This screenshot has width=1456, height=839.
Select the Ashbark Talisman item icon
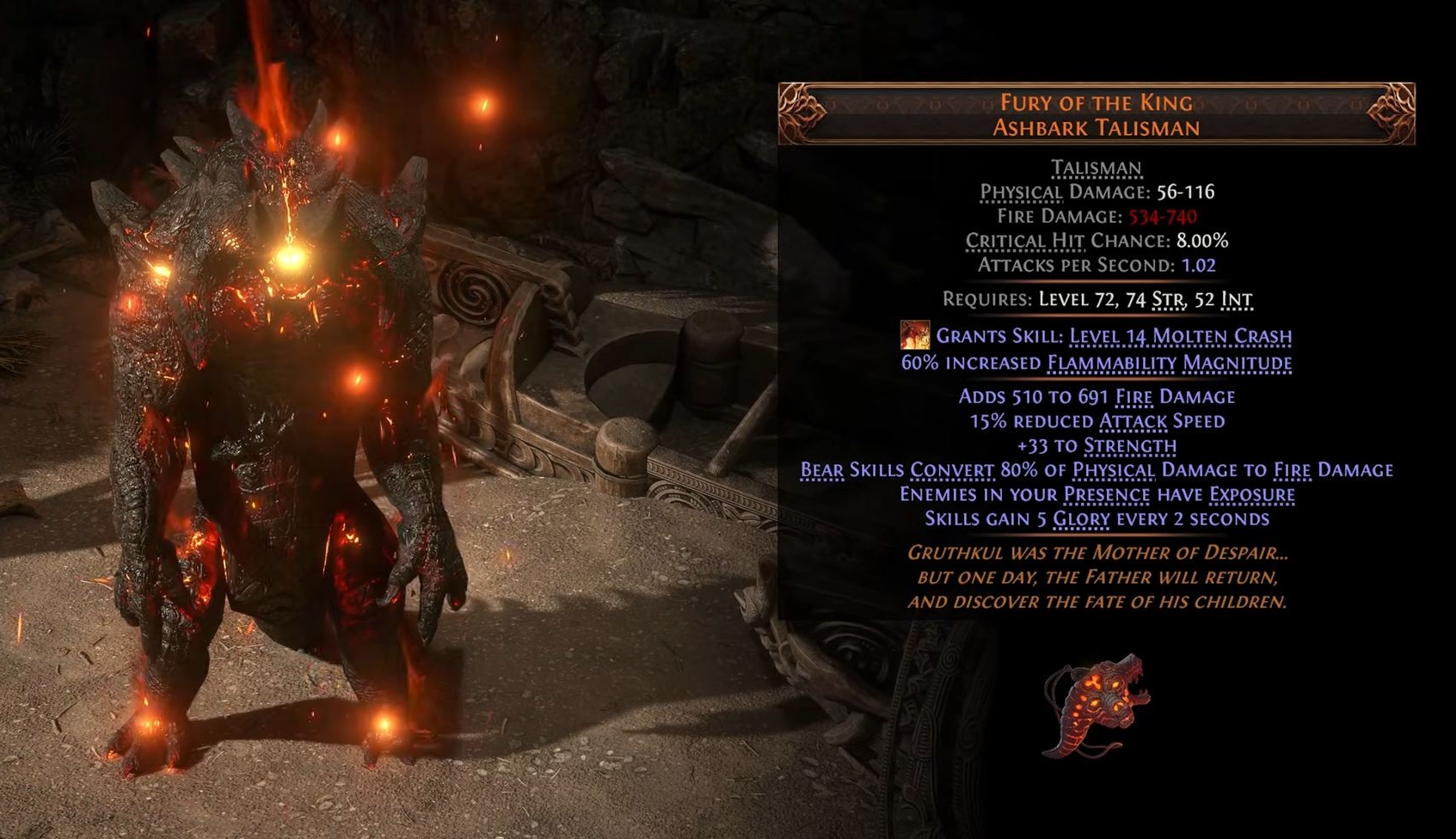click(1095, 706)
